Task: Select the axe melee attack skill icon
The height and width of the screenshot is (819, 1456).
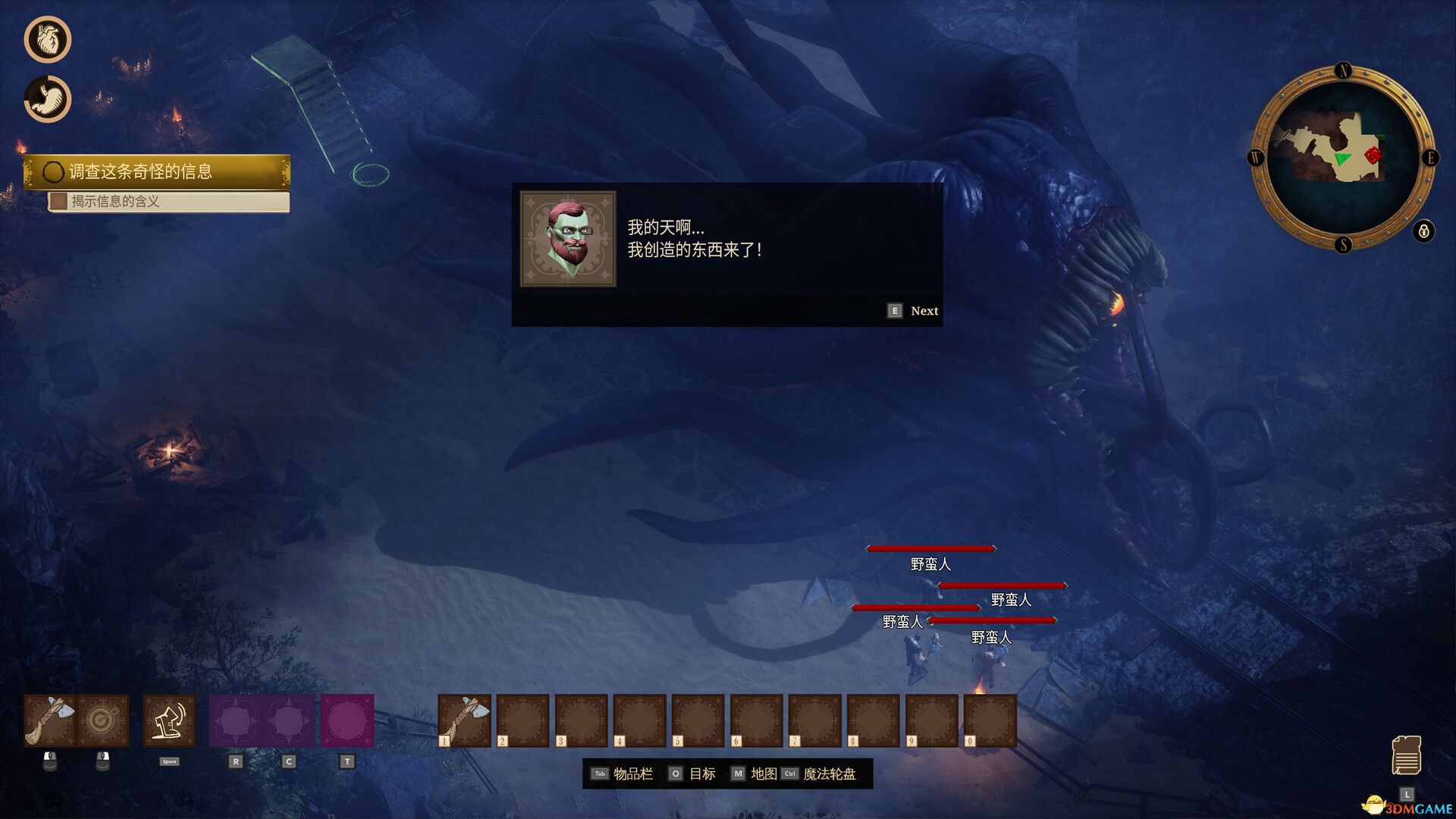Action: (52, 719)
